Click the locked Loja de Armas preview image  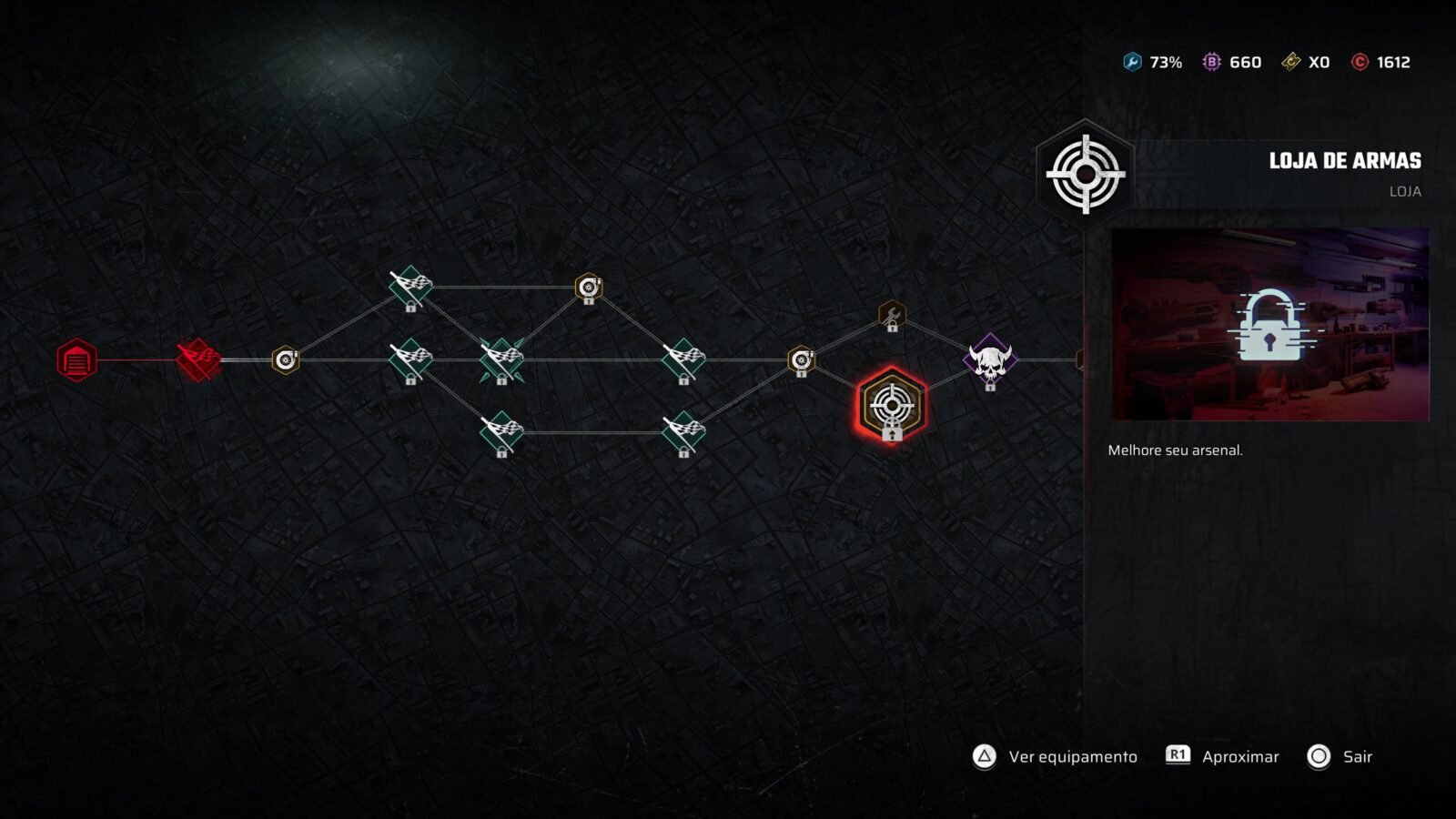[1269, 324]
